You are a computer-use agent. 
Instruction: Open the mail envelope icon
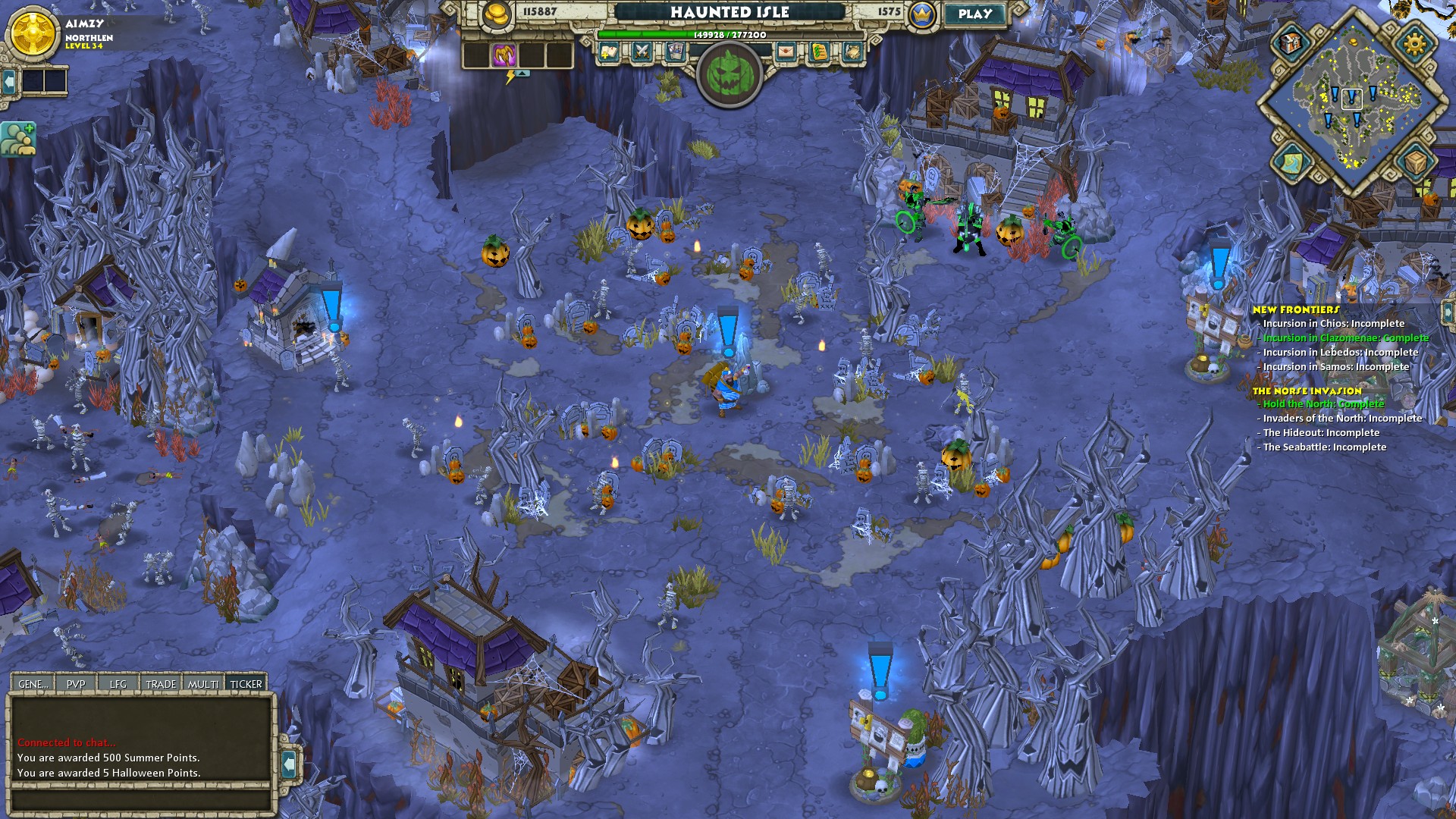(x=786, y=52)
